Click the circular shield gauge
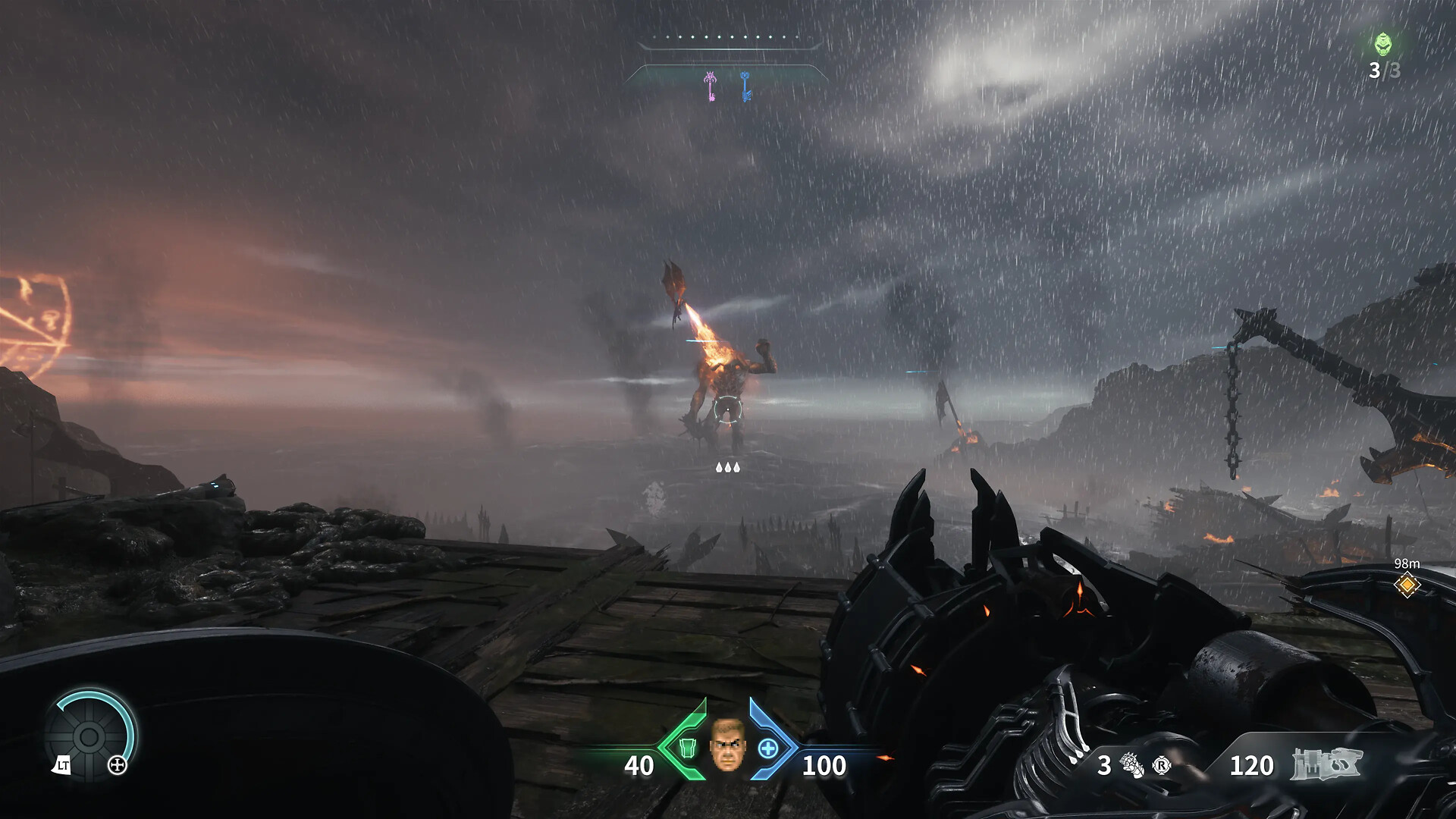Screen dimensions: 1456x819 [x=89, y=736]
